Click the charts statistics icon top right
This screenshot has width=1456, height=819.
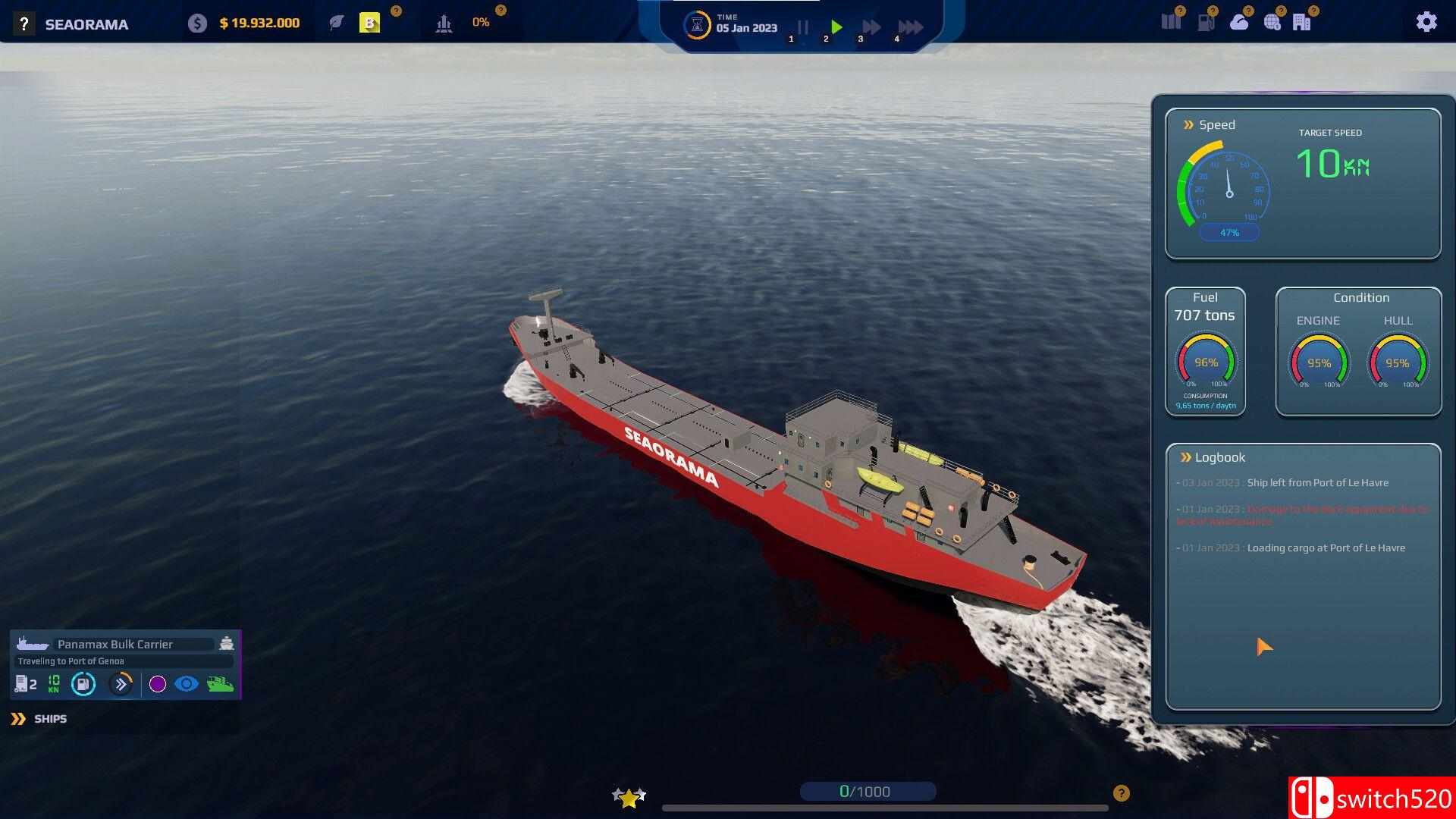(1170, 21)
